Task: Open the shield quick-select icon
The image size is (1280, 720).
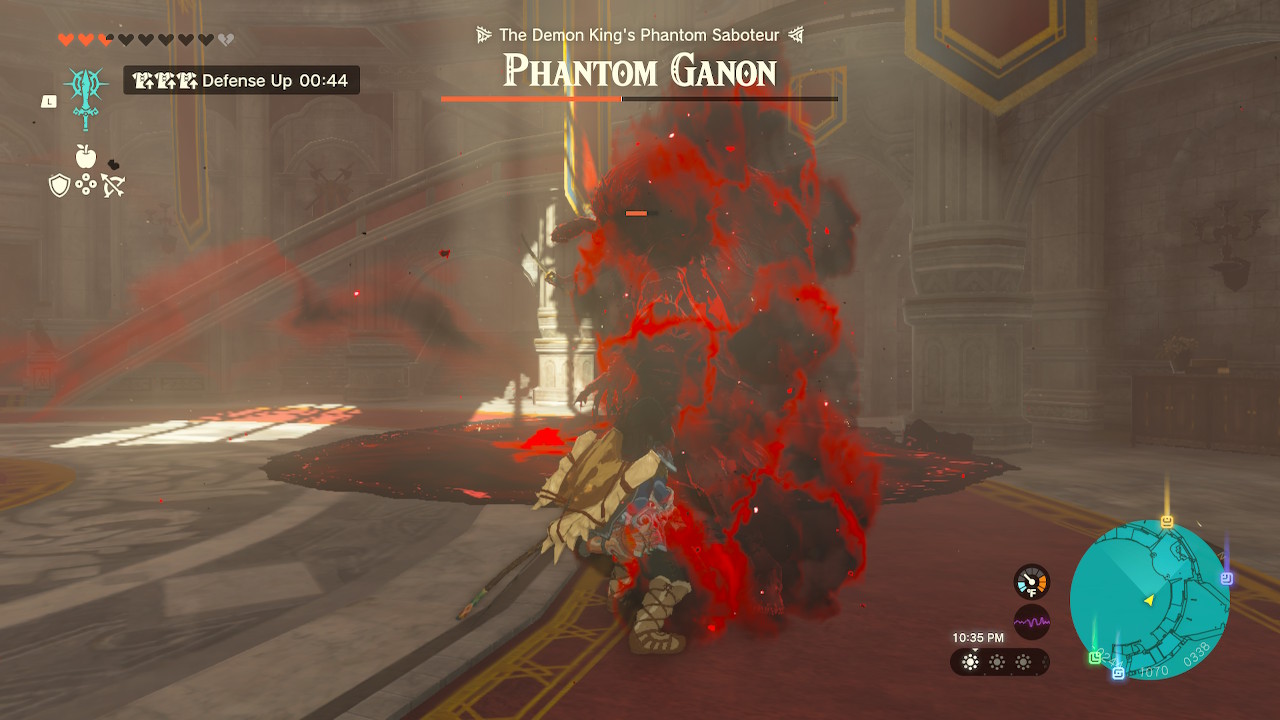Action: click(60, 185)
